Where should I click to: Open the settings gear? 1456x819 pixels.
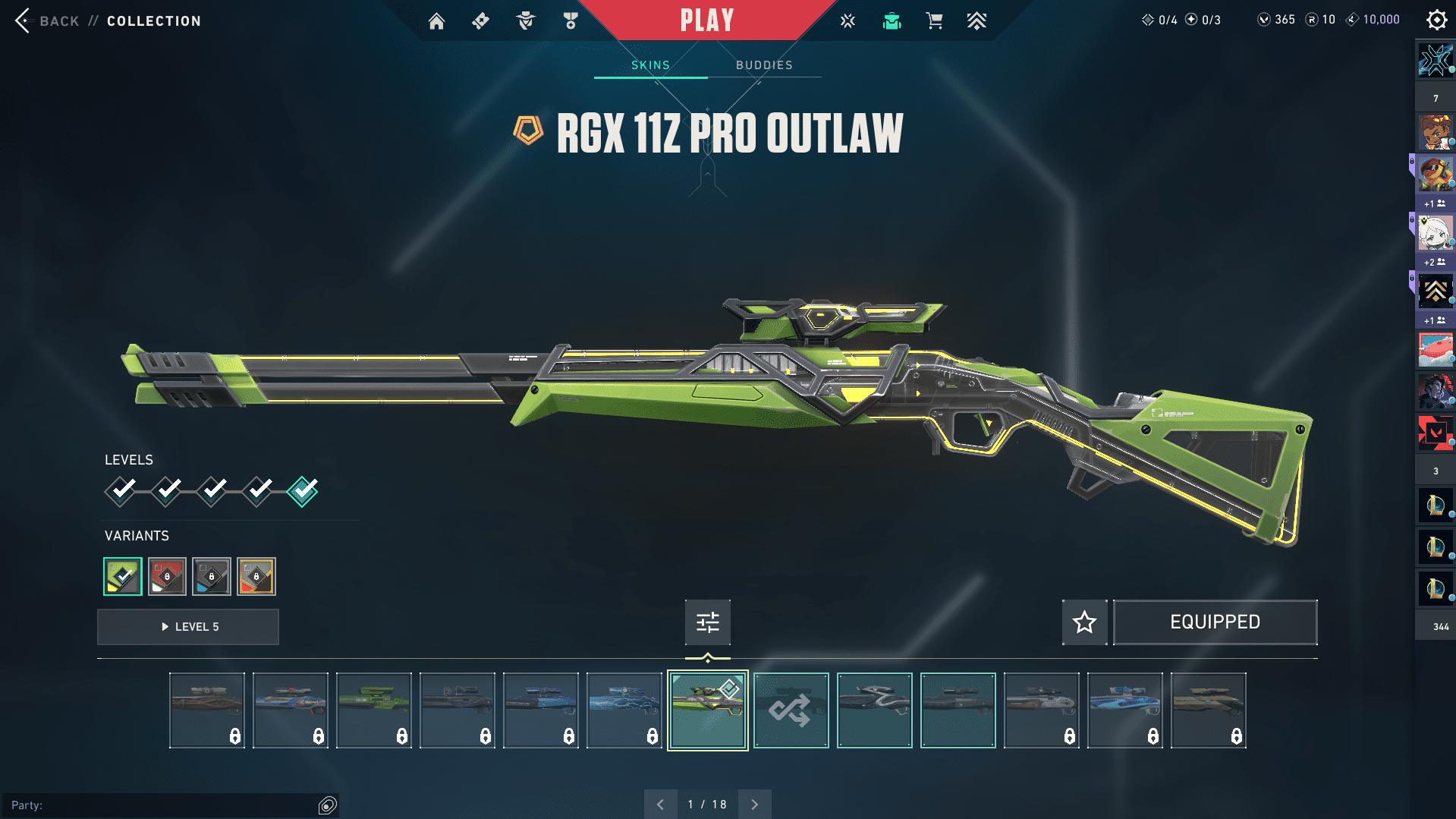point(1436,20)
